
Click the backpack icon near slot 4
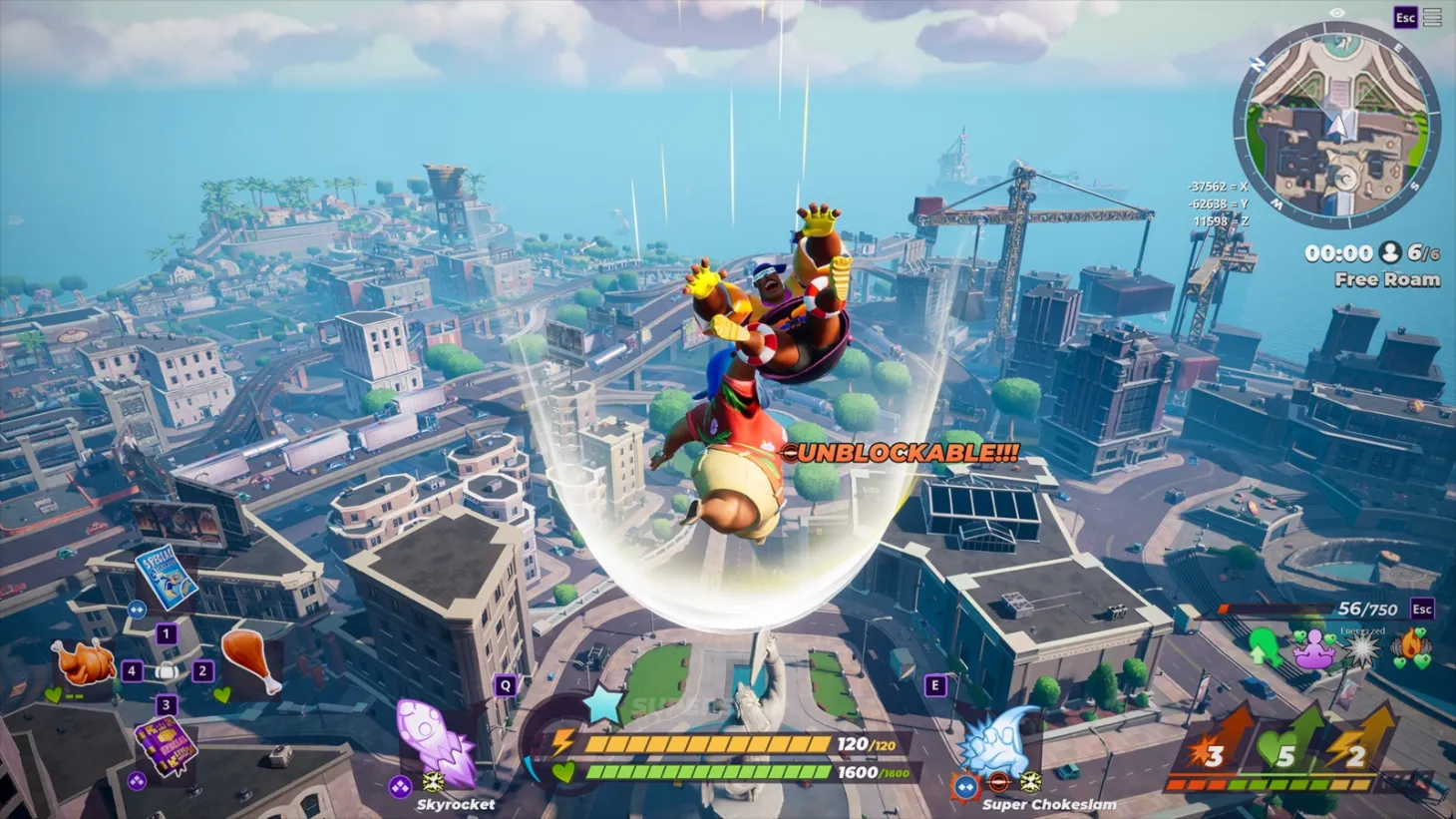[166, 672]
